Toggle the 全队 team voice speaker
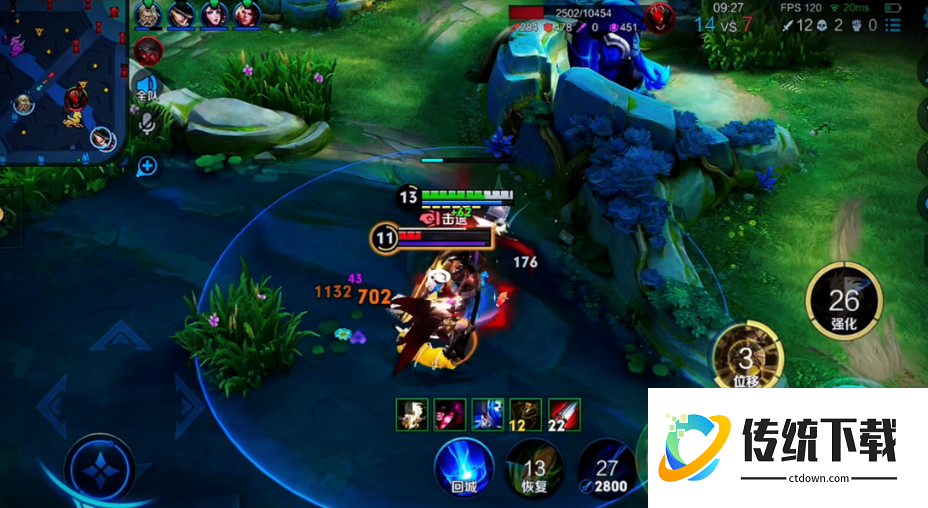Viewport: 928px width, 508px height. tap(147, 87)
